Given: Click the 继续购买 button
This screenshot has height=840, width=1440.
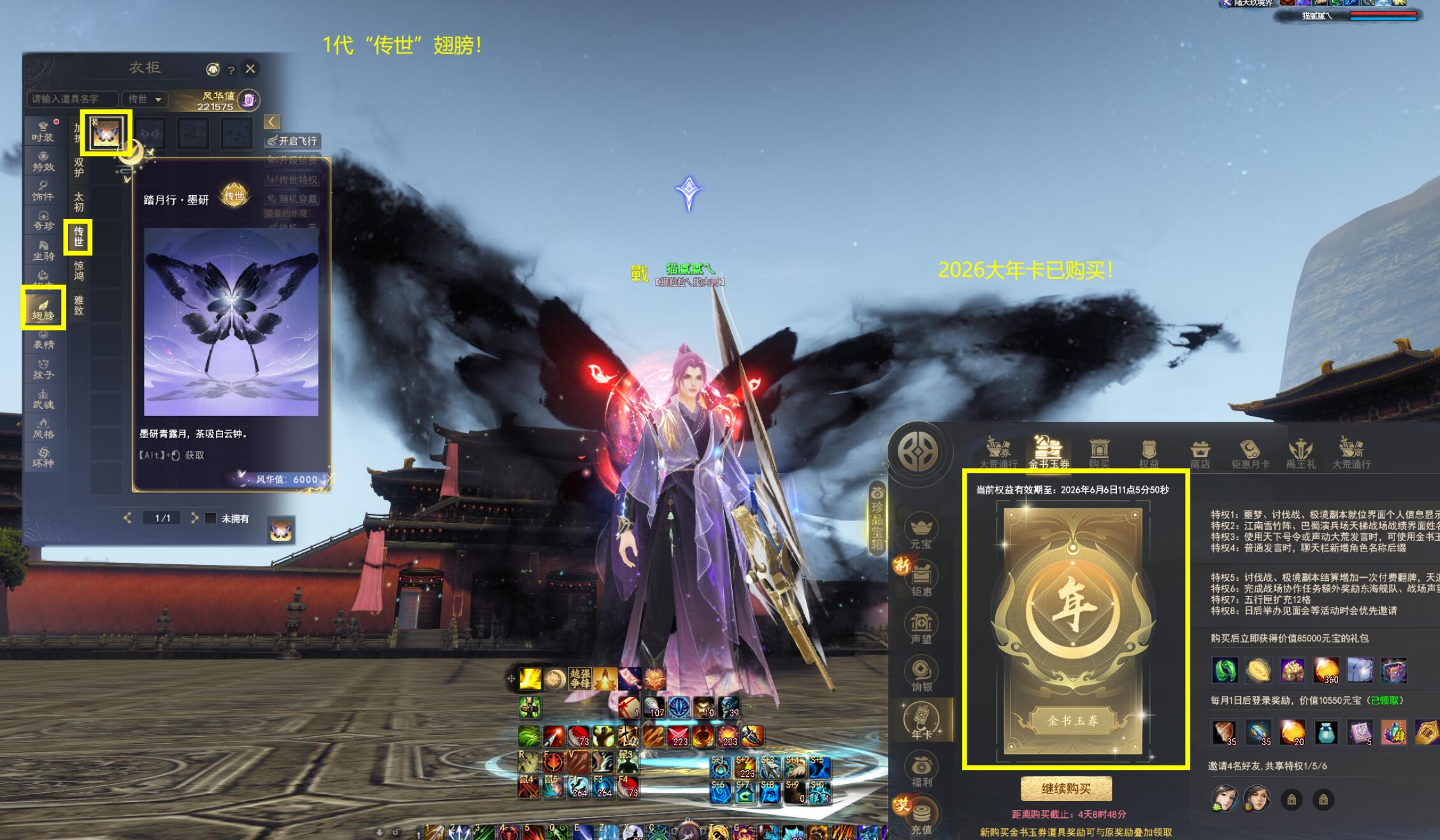Looking at the screenshot, I should 1066,788.
